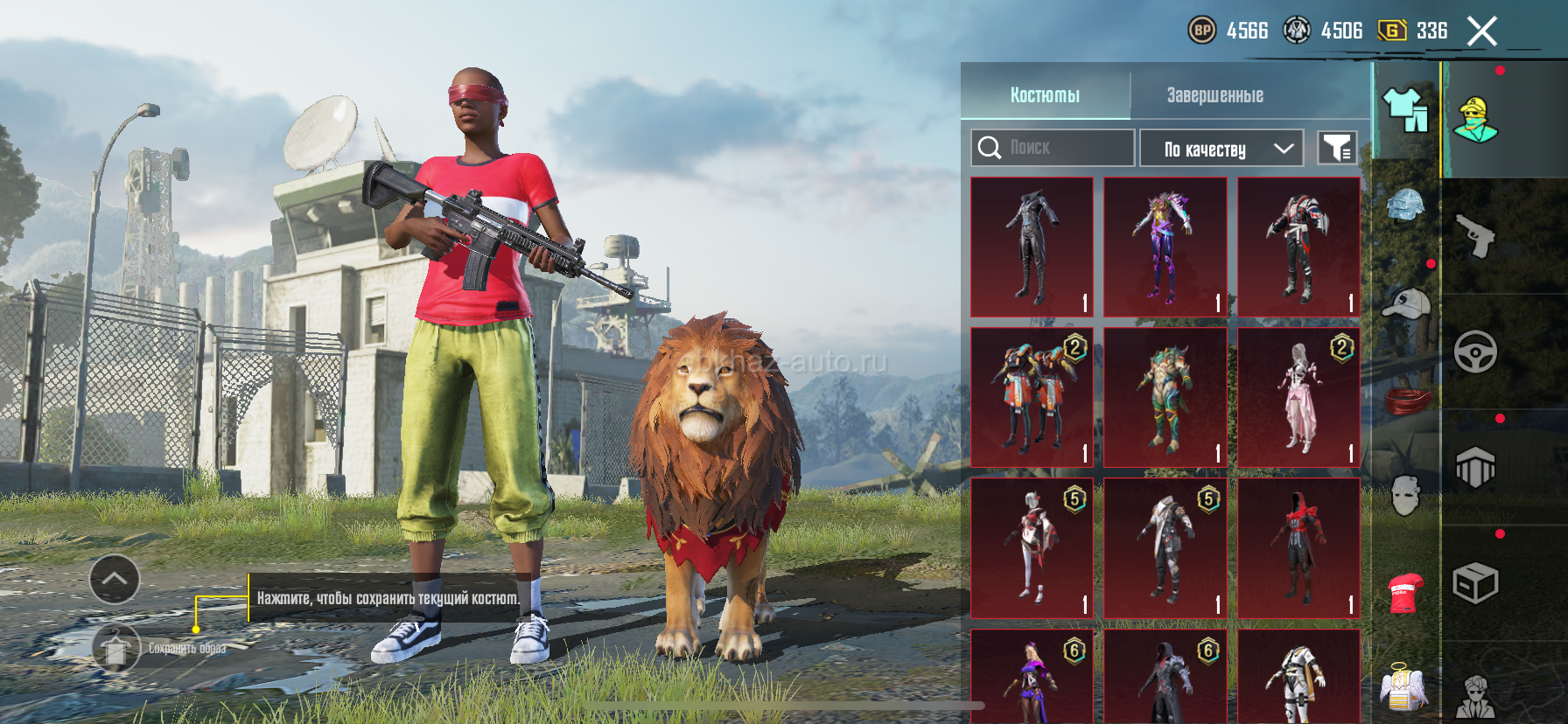Open the crate box section
The height and width of the screenshot is (724, 1568).
1475,583
